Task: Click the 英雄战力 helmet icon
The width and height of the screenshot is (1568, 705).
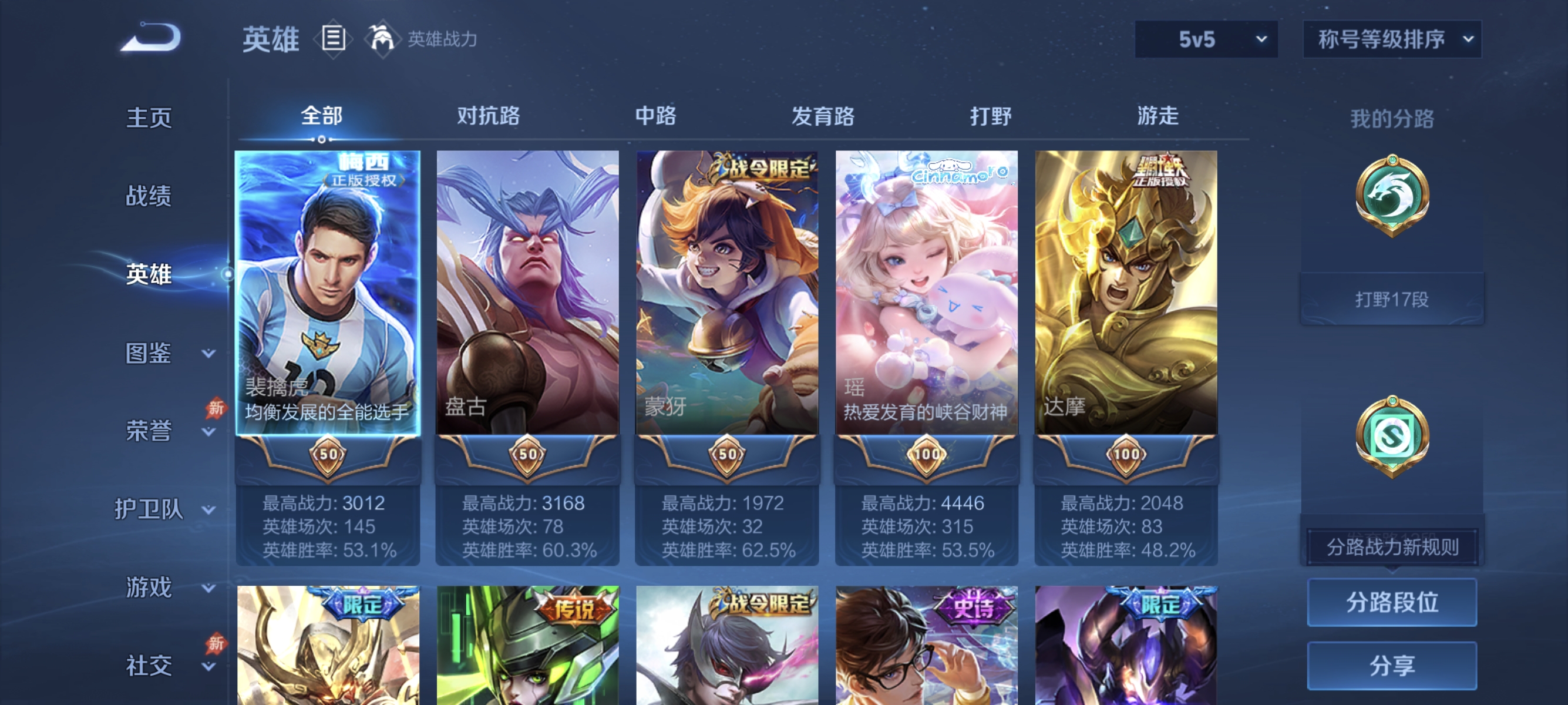Action: [x=381, y=38]
